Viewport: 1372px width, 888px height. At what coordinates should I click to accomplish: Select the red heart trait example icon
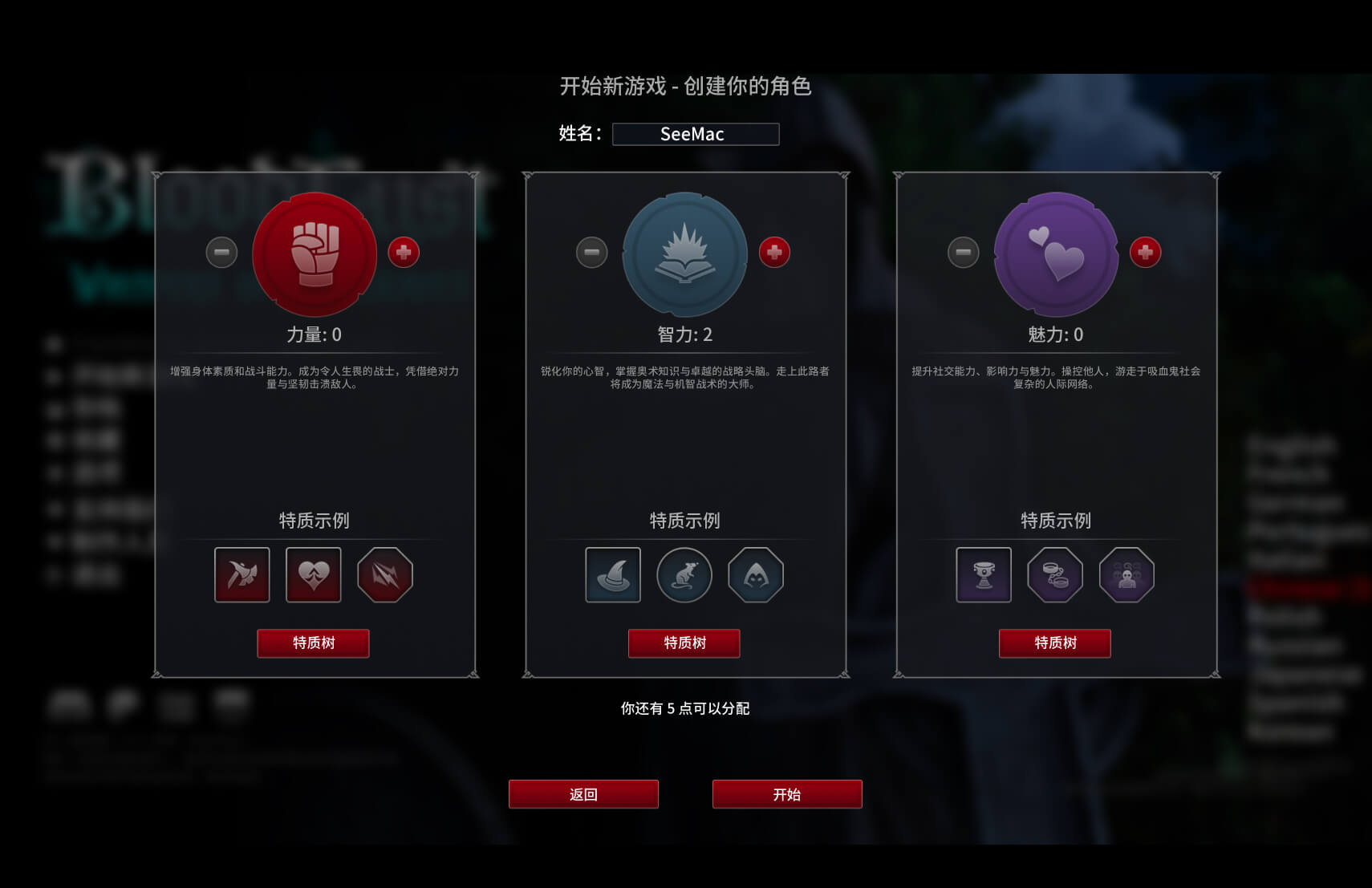point(313,574)
